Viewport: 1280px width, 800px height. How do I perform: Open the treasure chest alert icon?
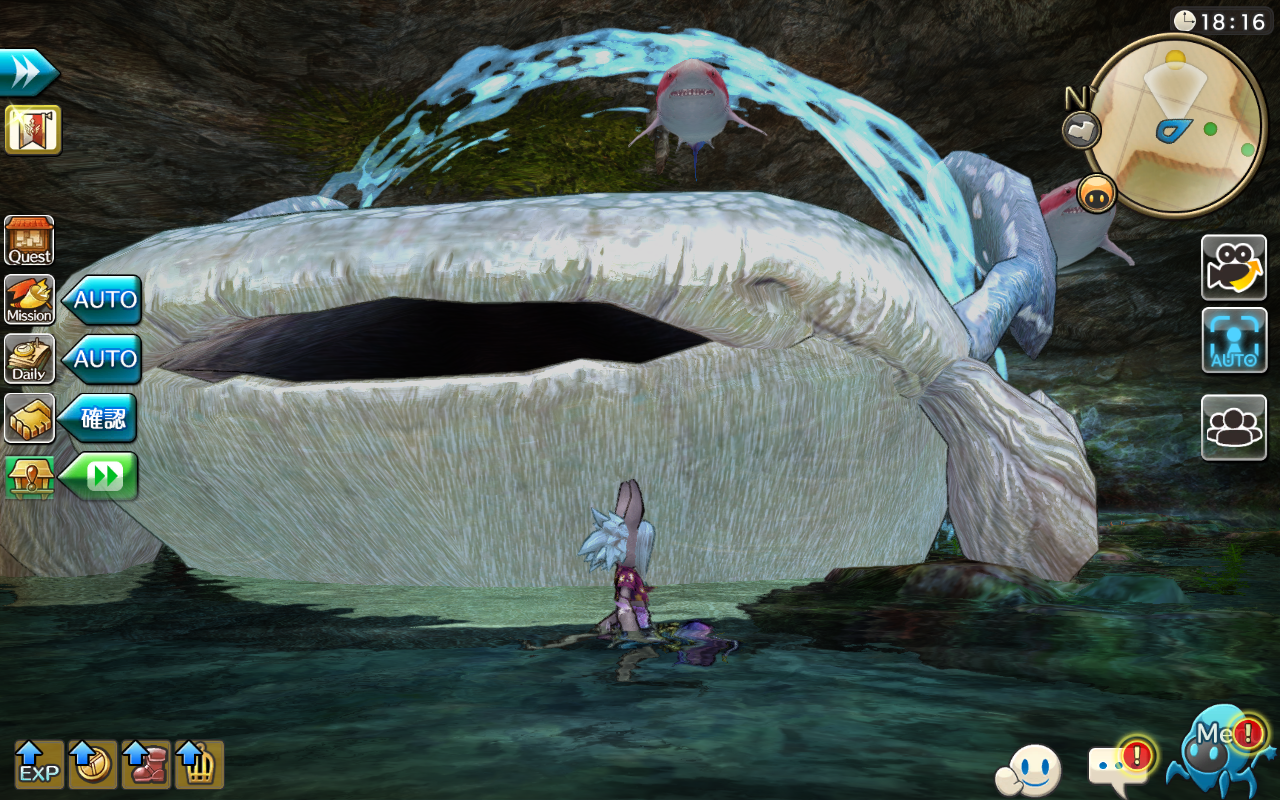30,477
